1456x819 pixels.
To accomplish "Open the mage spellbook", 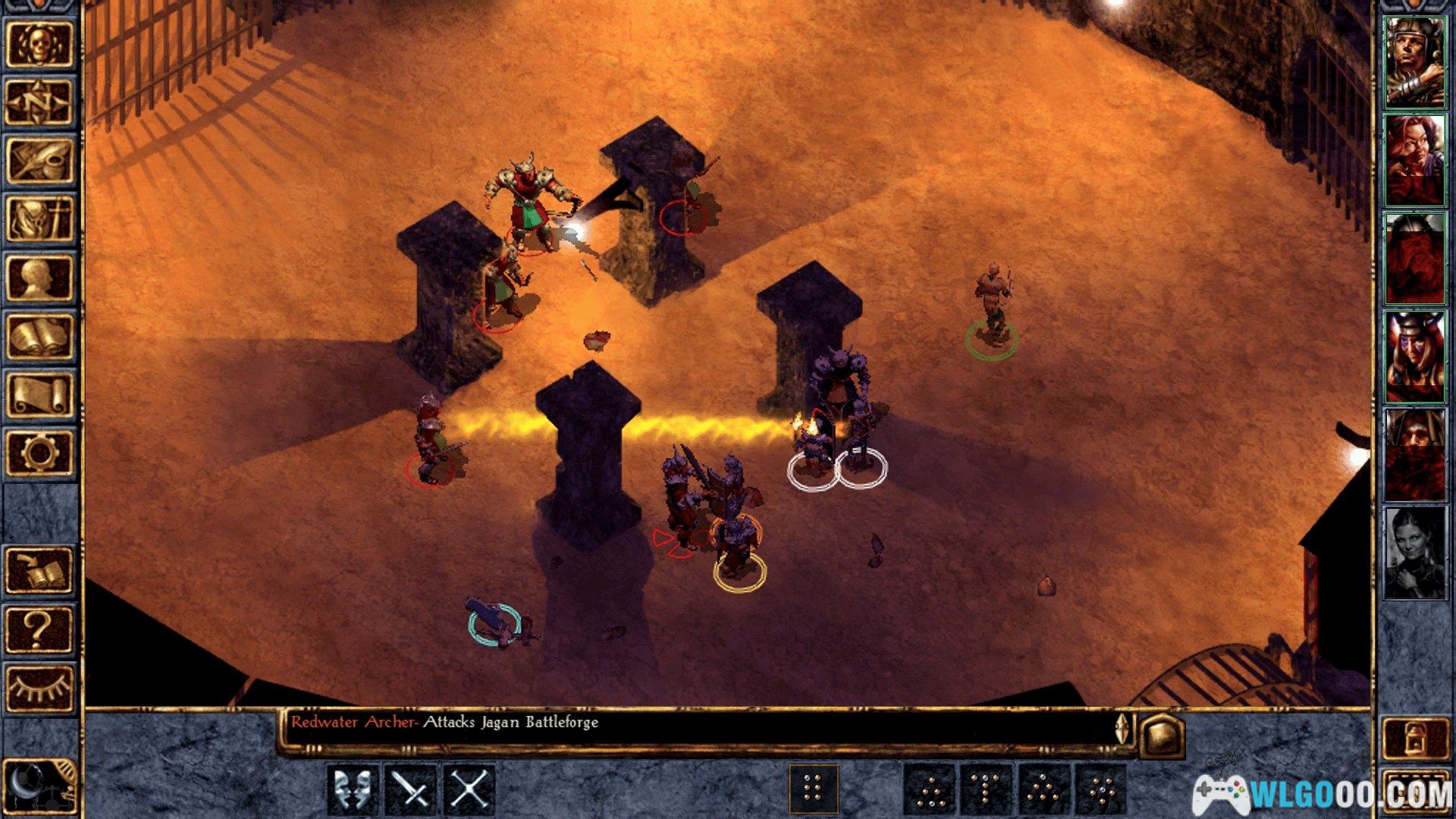I will (x=39, y=336).
